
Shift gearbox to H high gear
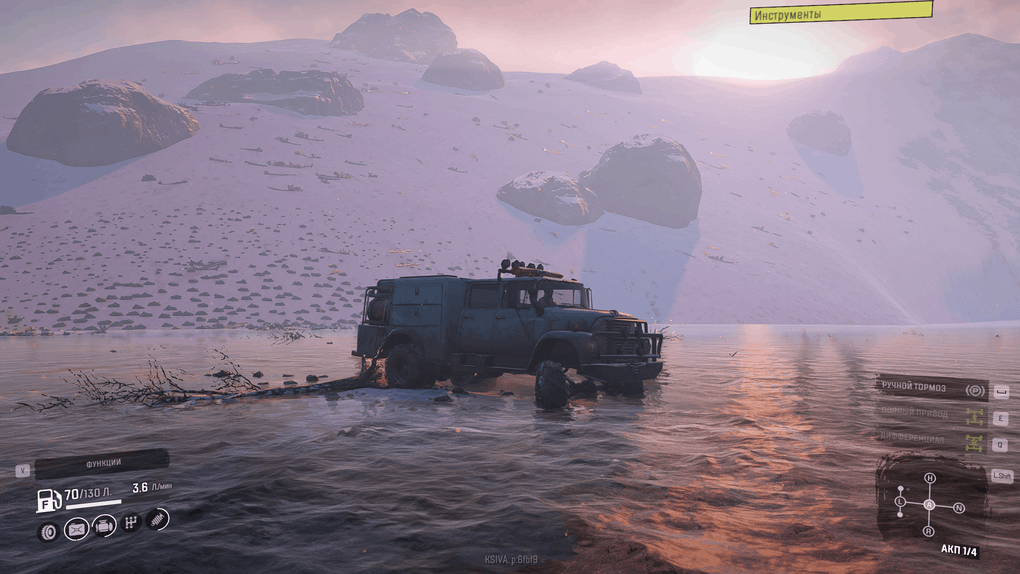tap(929, 479)
